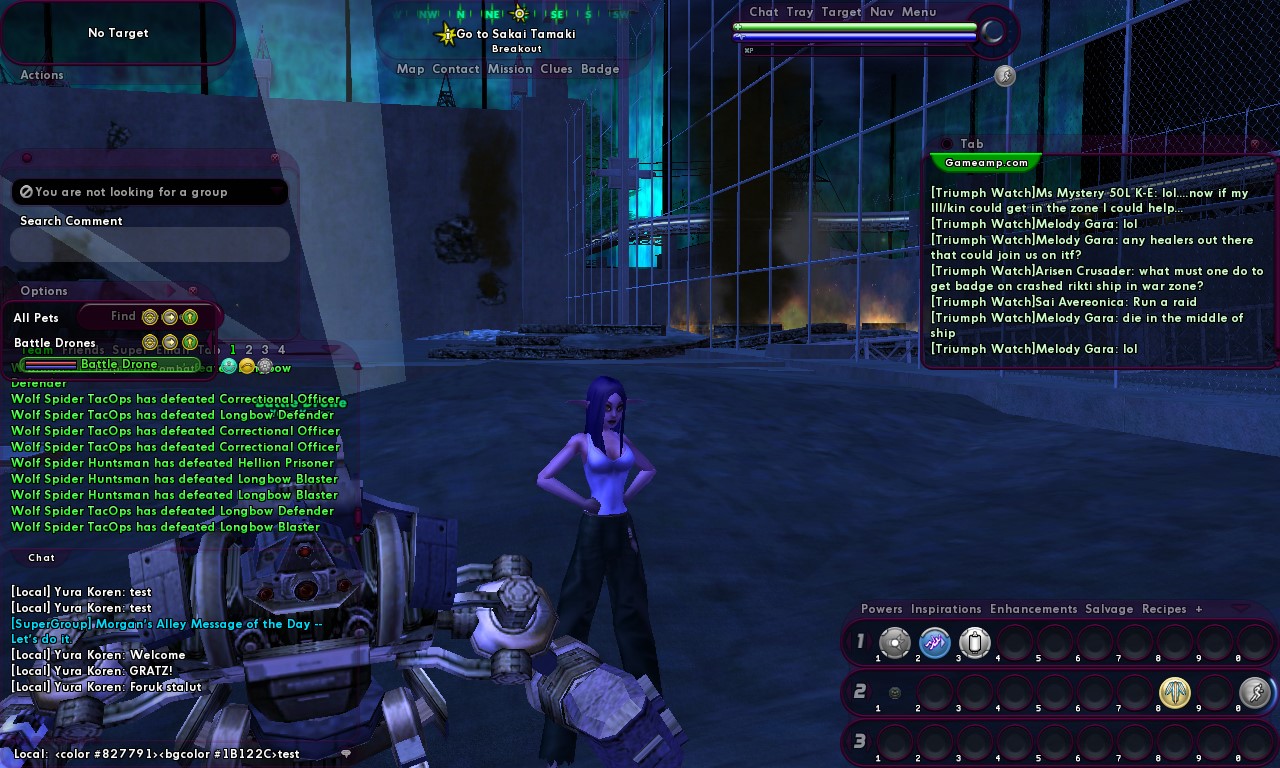Show the Mission window

tap(510, 69)
